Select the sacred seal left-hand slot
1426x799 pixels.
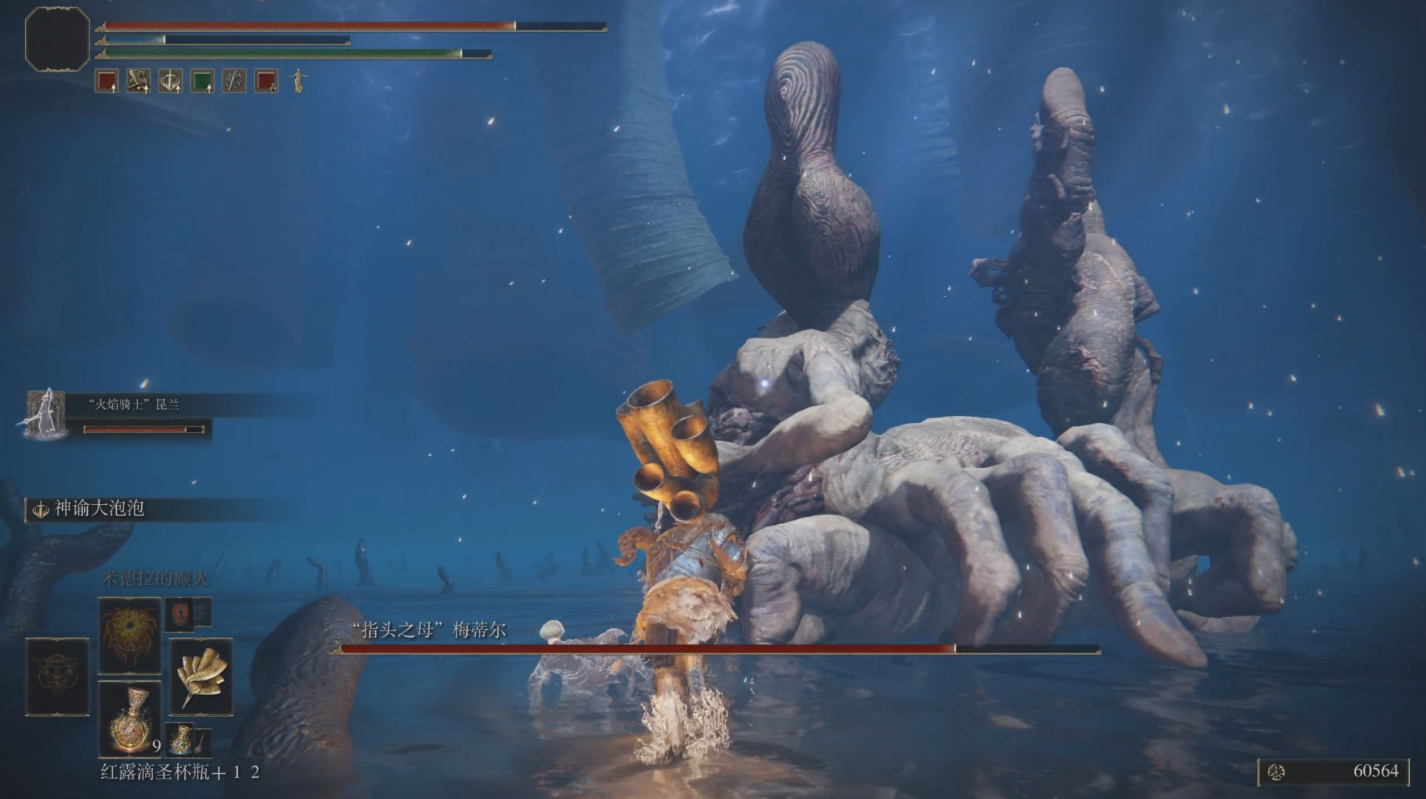point(57,677)
